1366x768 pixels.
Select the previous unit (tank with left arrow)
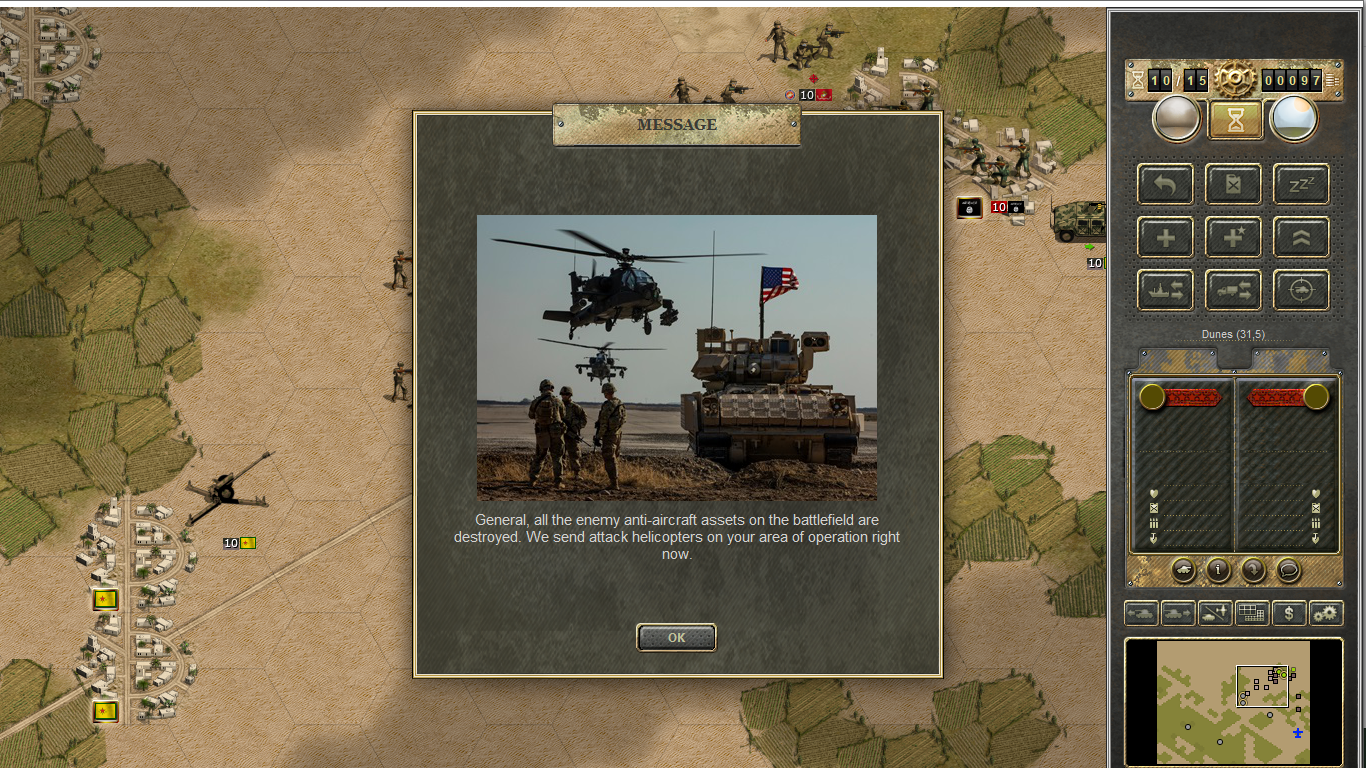click(1141, 613)
